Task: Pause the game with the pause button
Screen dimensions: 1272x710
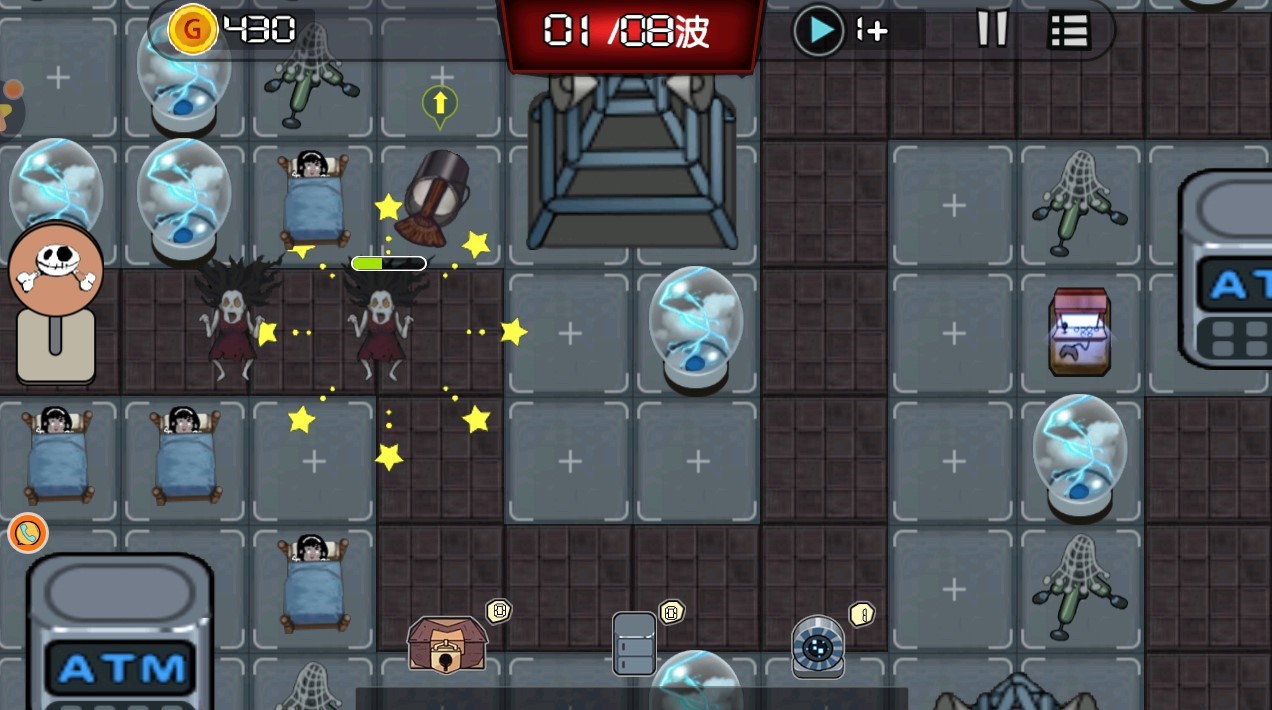Action: click(992, 30)
